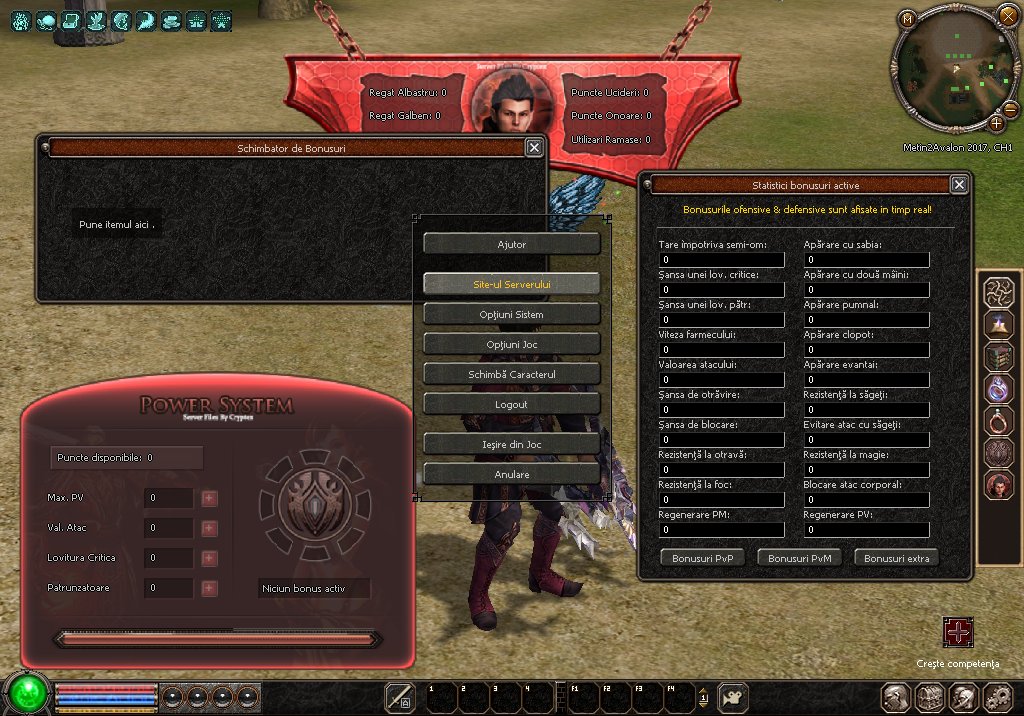The width and height of the screenshot is (1024, 716).
Task: Open Opțiuni Sistem settings
Action: pyautogui.click(x=511, y=314)
